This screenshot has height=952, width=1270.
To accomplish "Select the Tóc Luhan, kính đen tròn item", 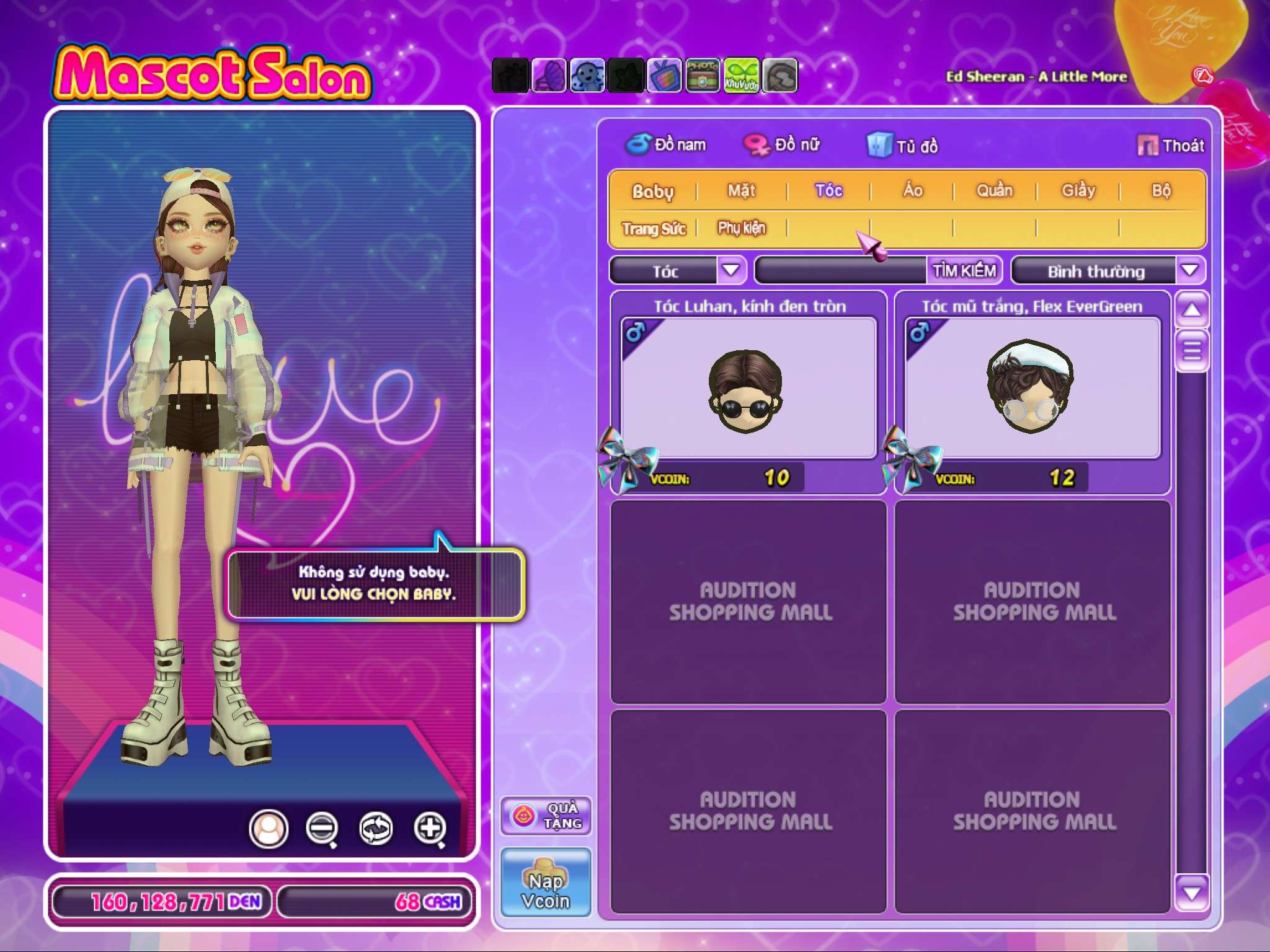I will pyautogui.click(x=748, y=389).
